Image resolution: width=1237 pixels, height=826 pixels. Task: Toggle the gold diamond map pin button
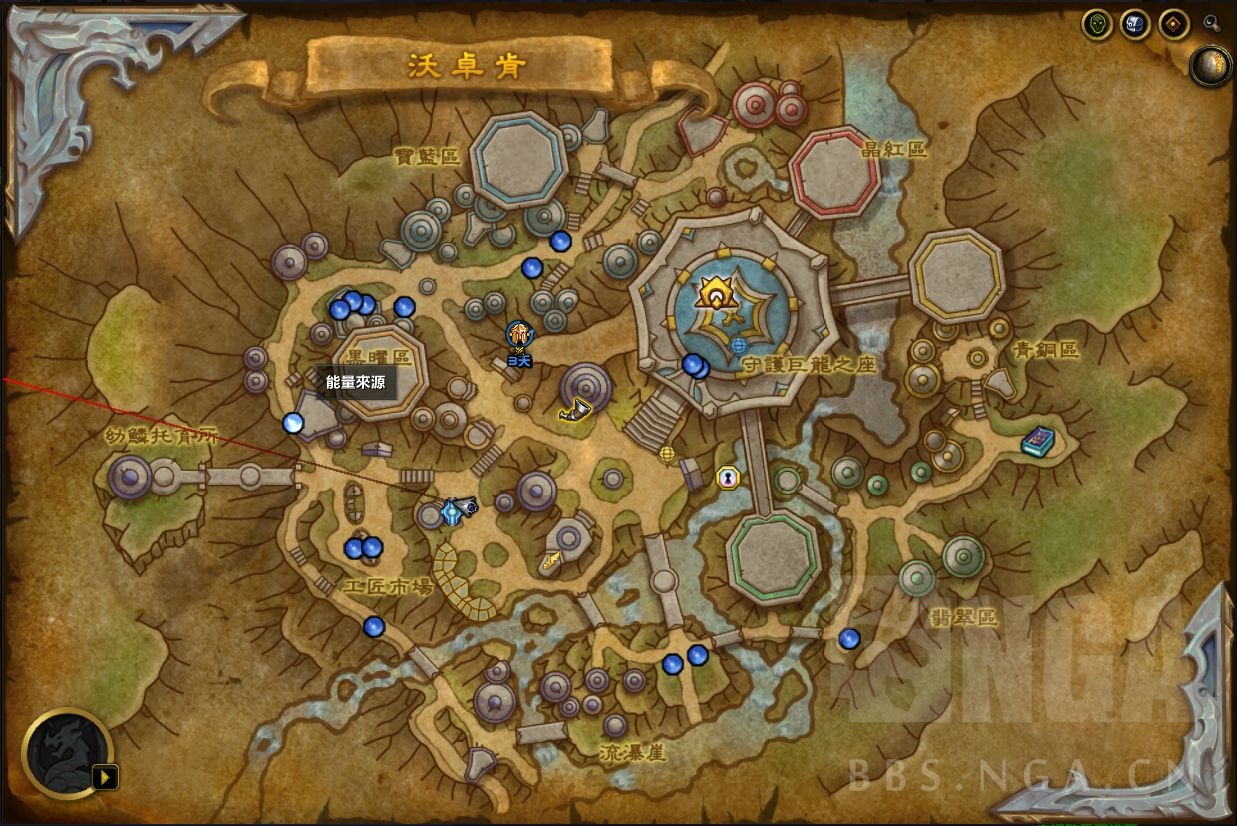click(1173, 24)
